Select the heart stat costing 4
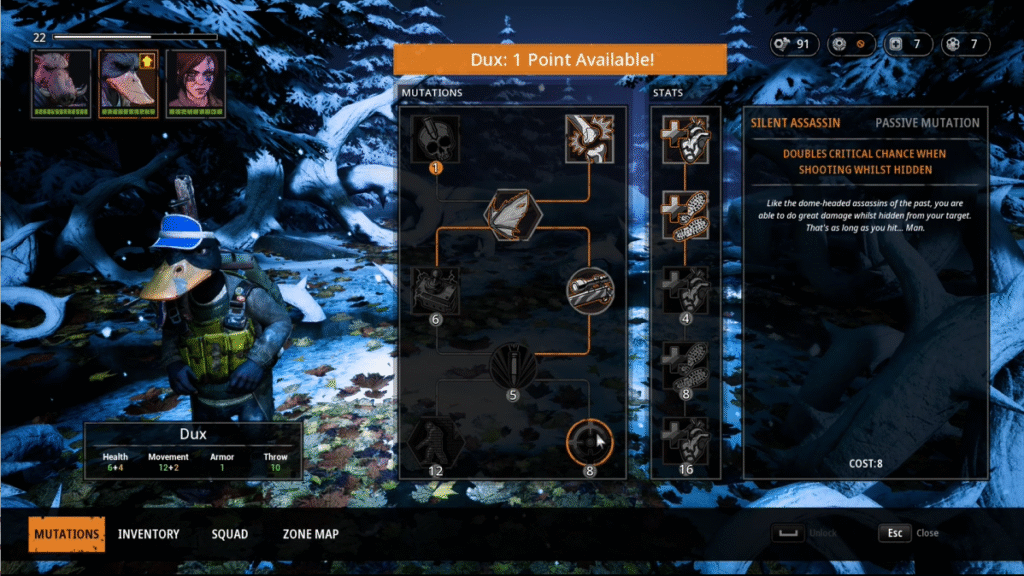Screen dimensions: 1024x576 [x=686, y=290]
